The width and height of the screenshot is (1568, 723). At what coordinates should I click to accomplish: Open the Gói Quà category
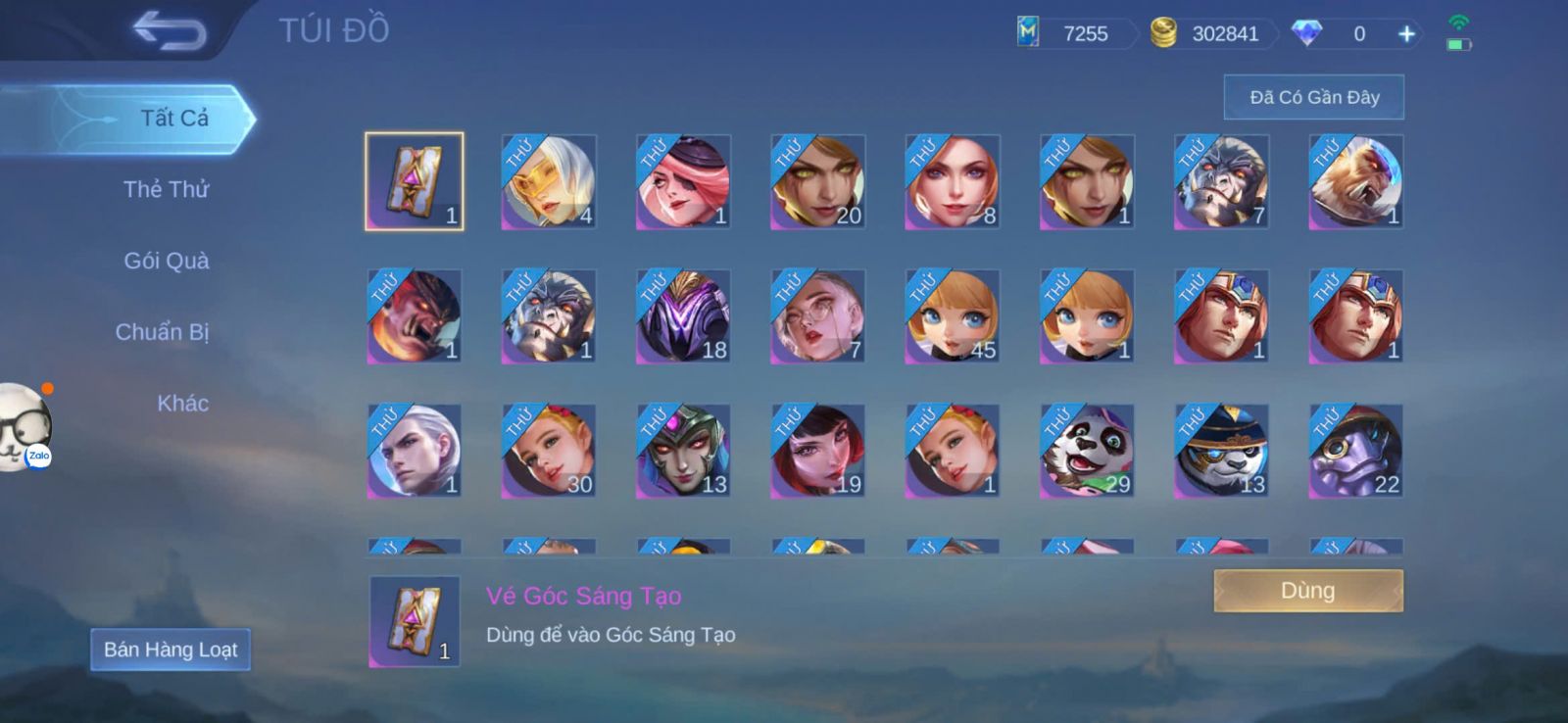(166, 261)
